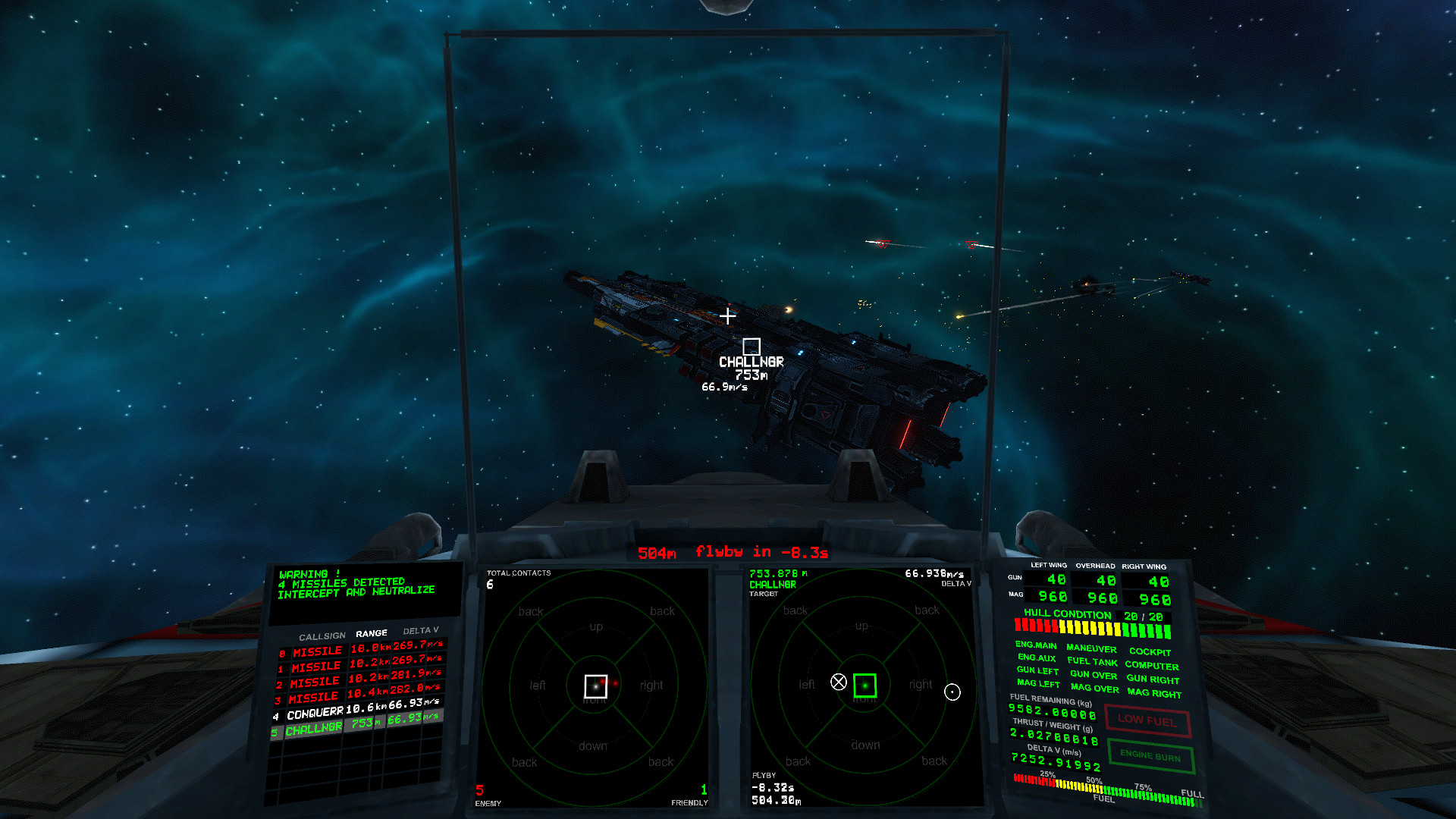Image resolution: width=1456 pixels, height=819 pixels.
Task: Click the total contacts radar display
Action: 595,686
